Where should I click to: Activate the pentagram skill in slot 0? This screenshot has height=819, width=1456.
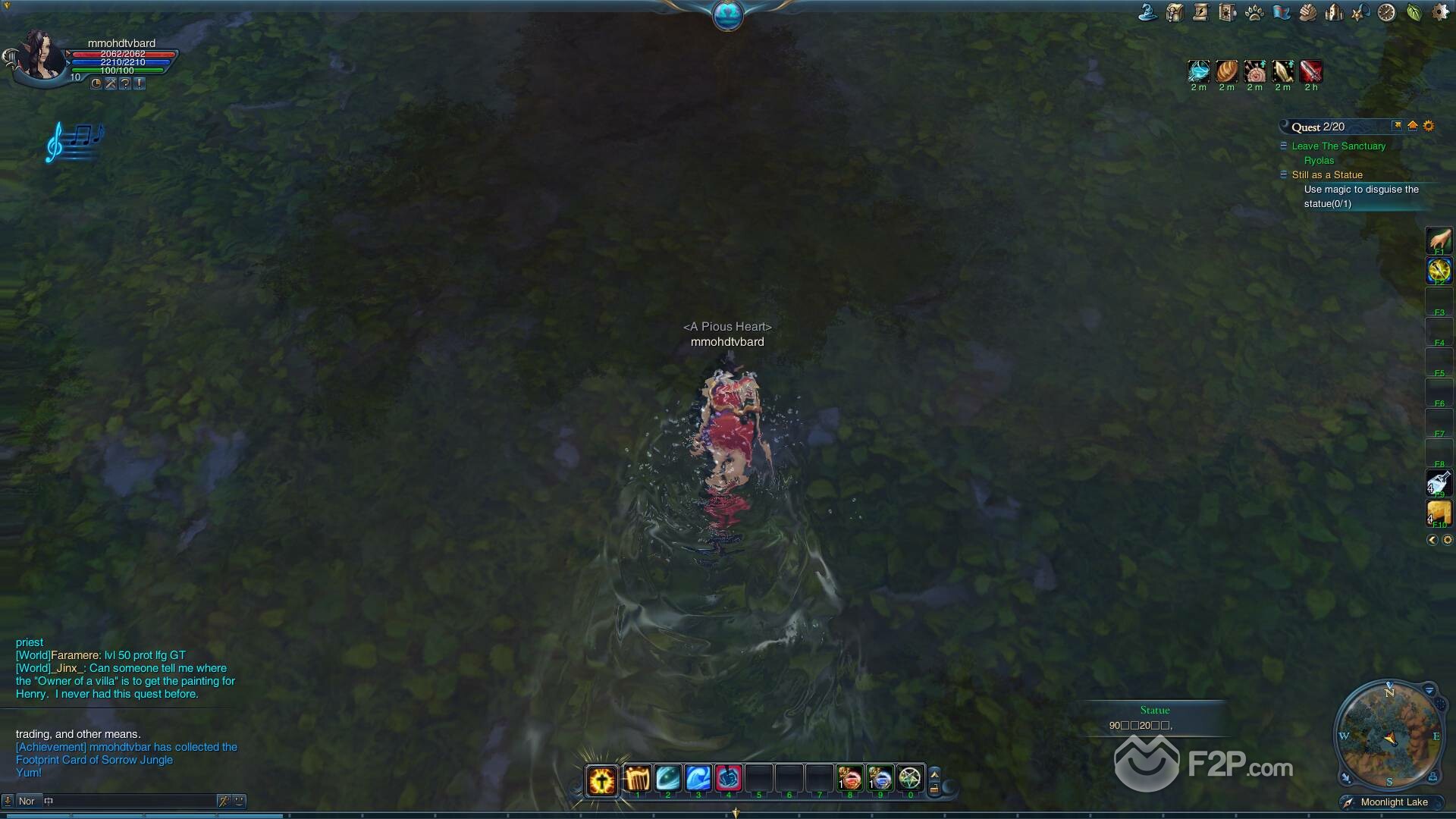[x=909, y=779]
